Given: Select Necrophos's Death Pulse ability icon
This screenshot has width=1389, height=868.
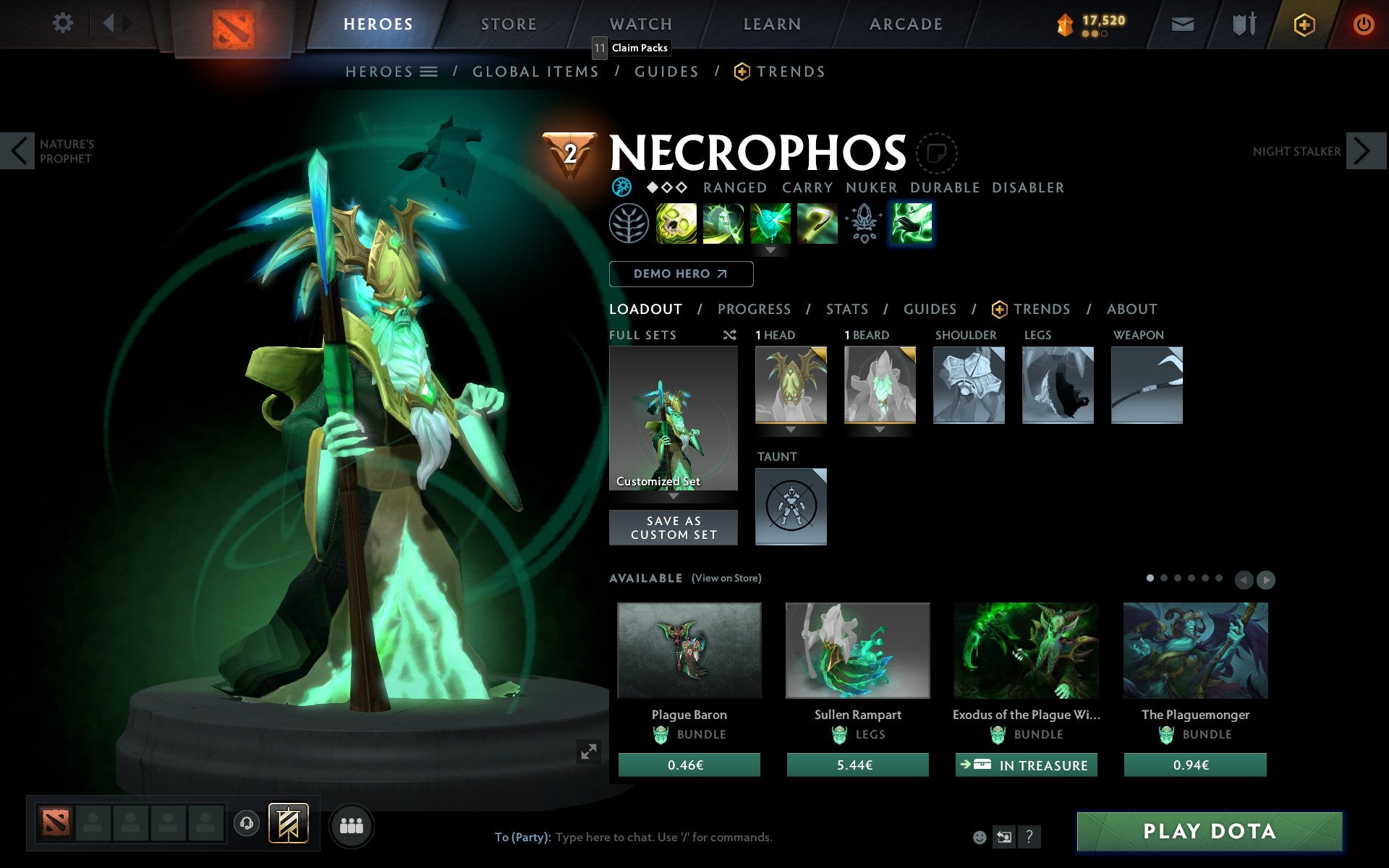Looking at the screenshot, I should tap(676, 224).
